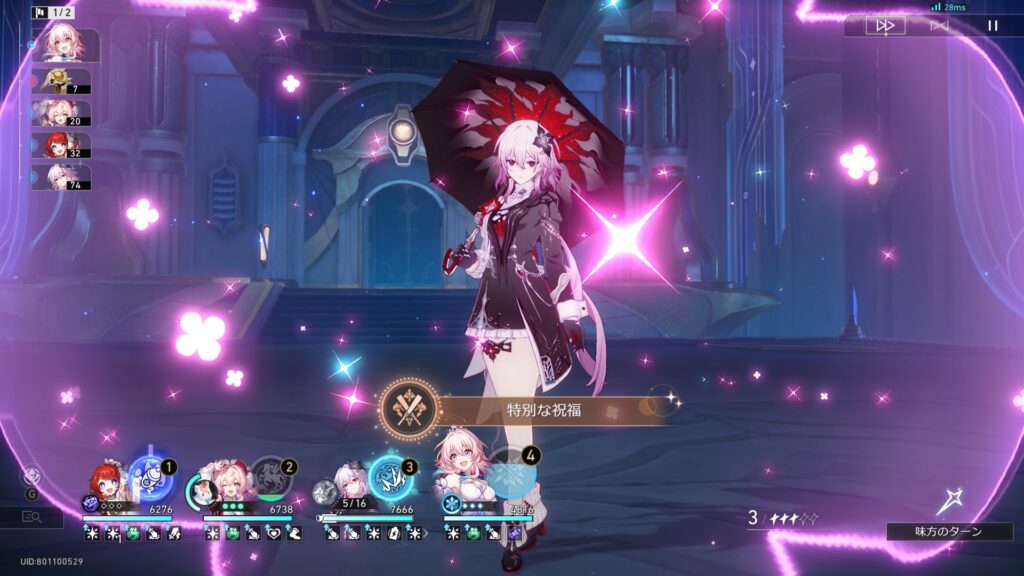Activate ultimate number 1 of the red-haired character
1024x576 pixels.
152,478
